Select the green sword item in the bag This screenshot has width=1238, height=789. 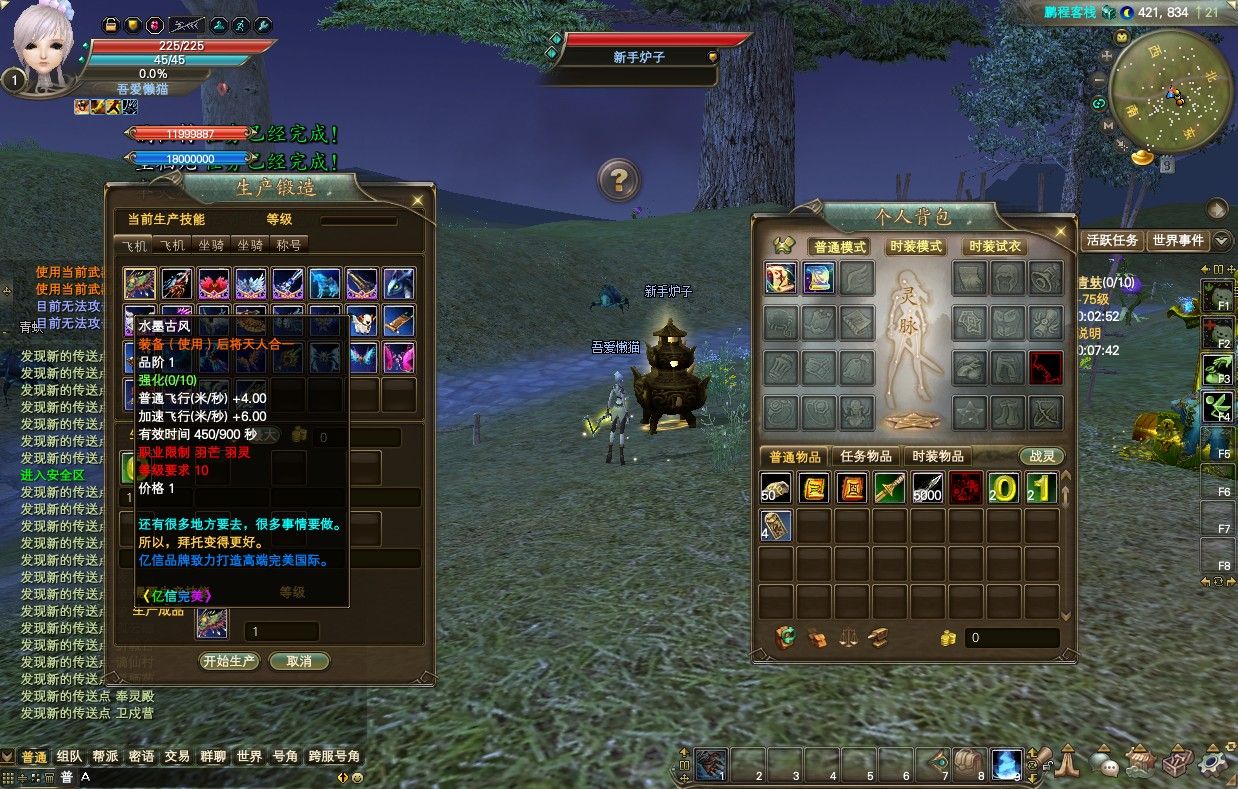(x=889, y=488)
